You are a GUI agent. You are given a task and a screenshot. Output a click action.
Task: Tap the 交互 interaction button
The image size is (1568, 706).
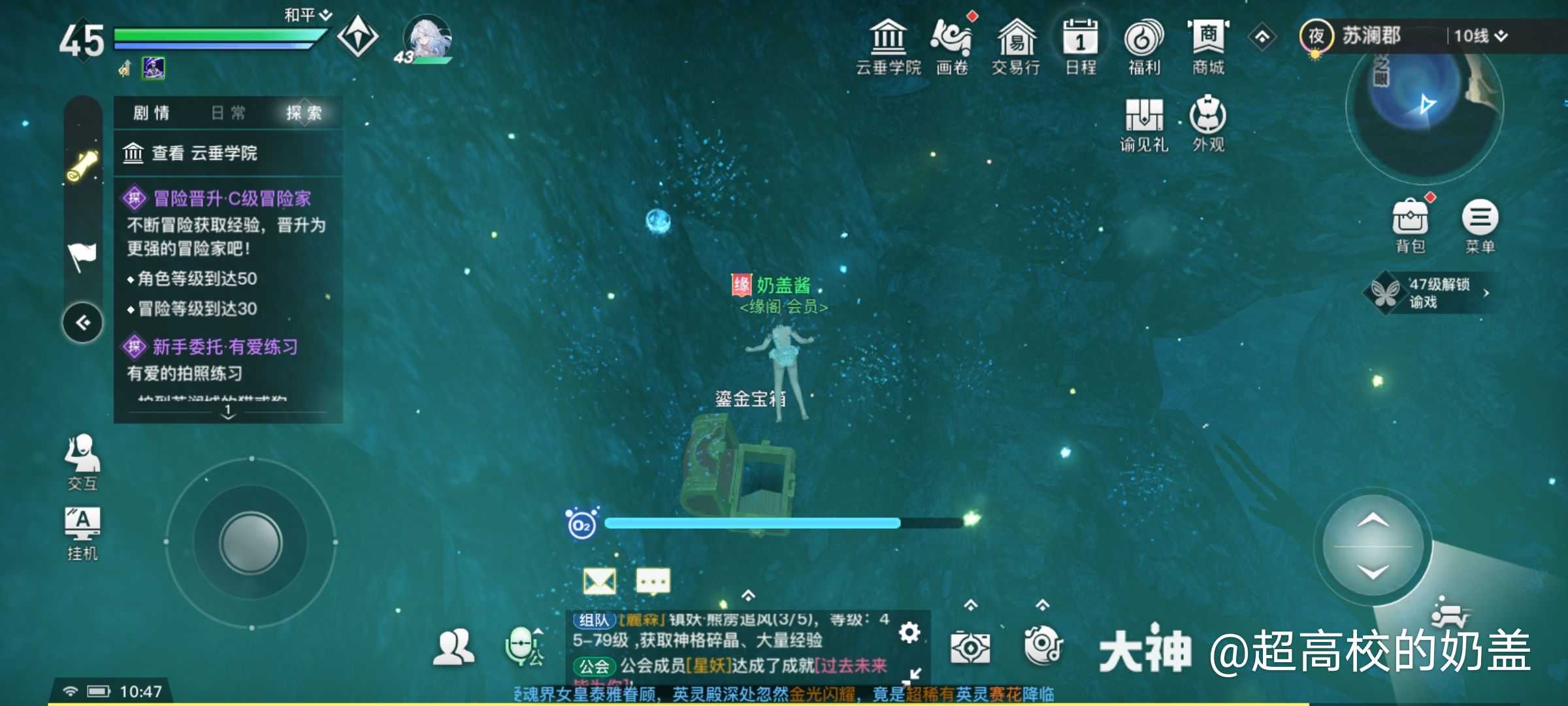pyautogui.click(x=82, y=461)
